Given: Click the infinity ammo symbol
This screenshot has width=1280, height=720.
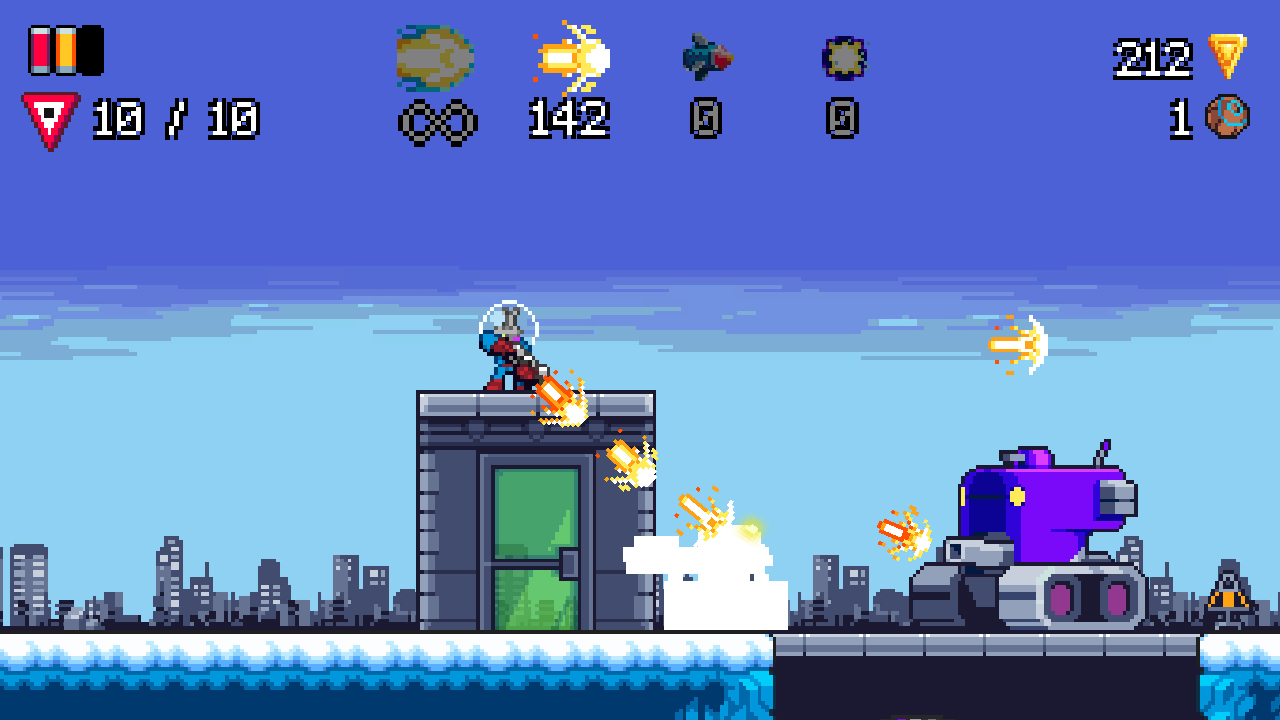Looking at the screenshot, I should click(x=438, y=122).
